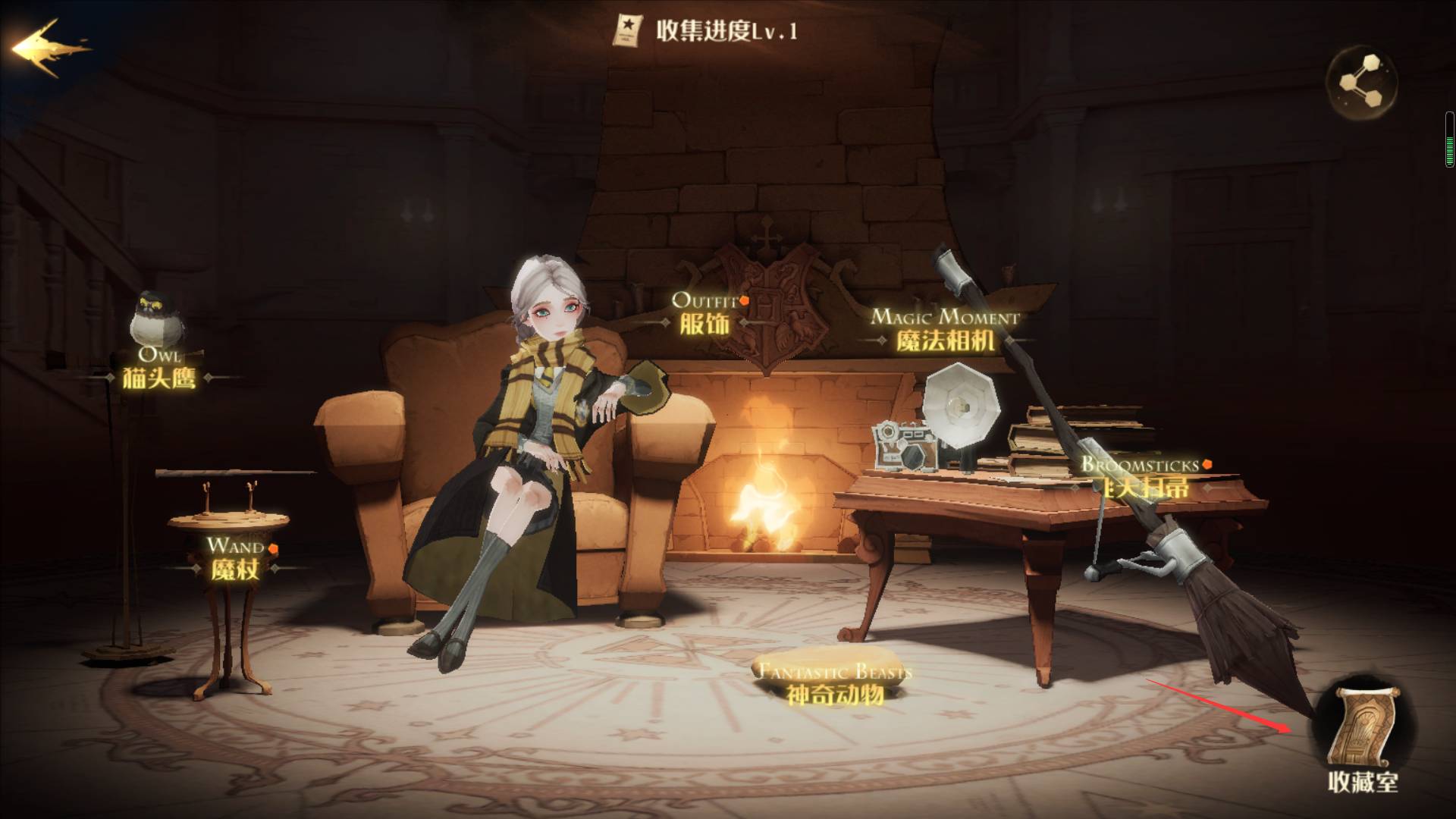The height and width of the screenshot is (819, 1456).
Task: Click the star parchment icon beside 收集进度
Action: 627,29
